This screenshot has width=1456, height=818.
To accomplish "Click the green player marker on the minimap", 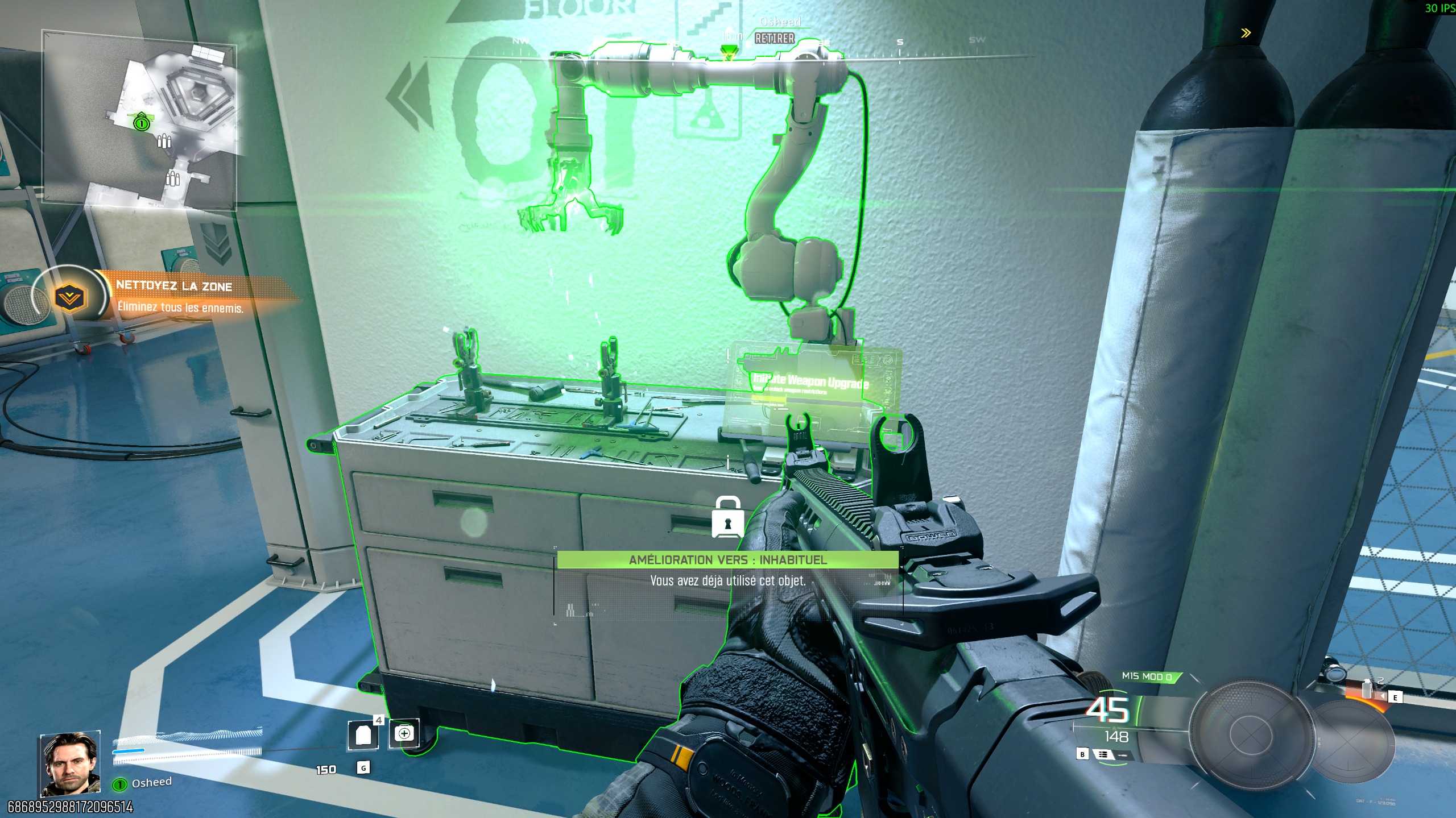I will point(141,123).
